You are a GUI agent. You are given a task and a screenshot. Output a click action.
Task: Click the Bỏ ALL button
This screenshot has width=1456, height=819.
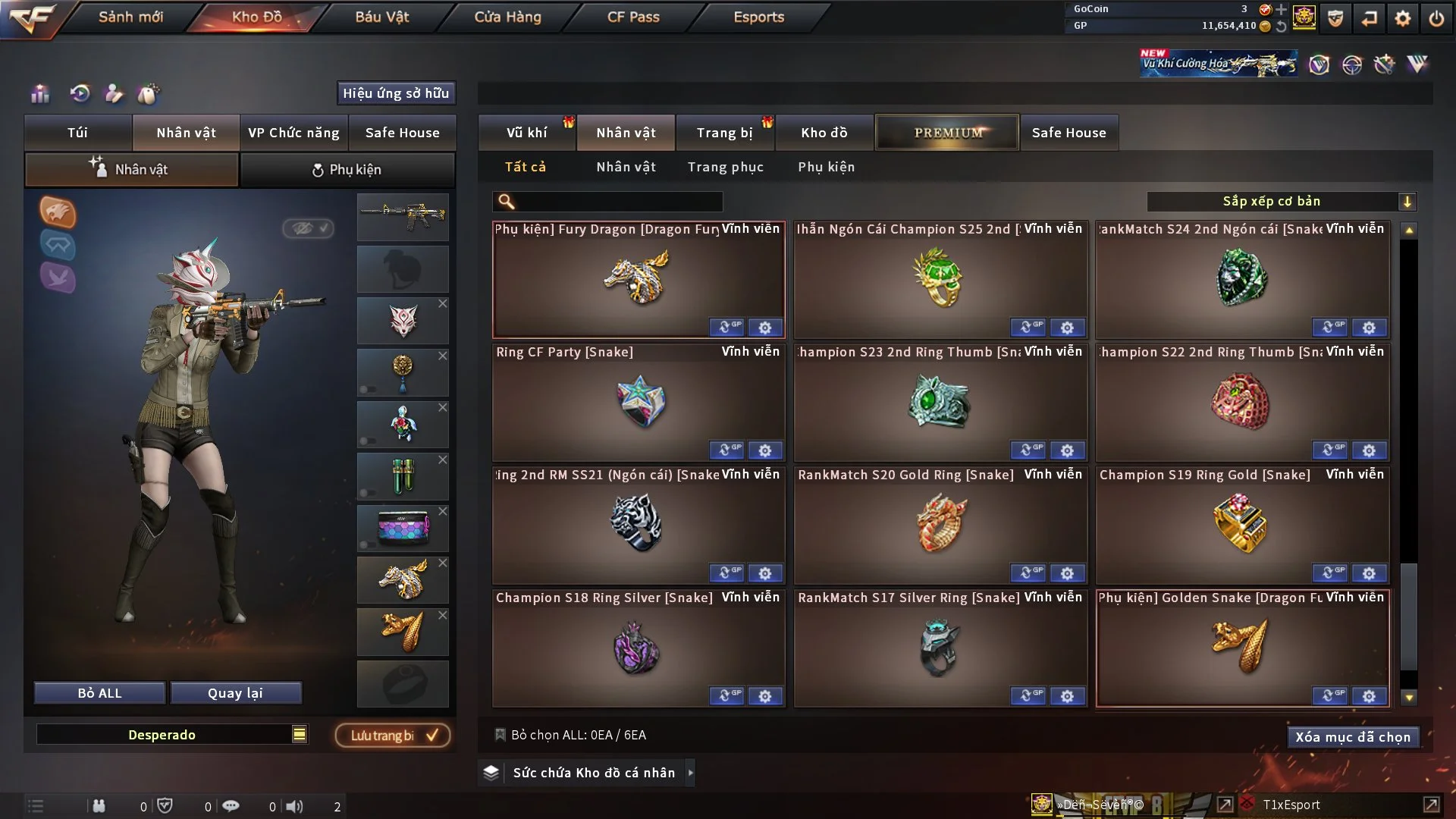pos(99,693)
